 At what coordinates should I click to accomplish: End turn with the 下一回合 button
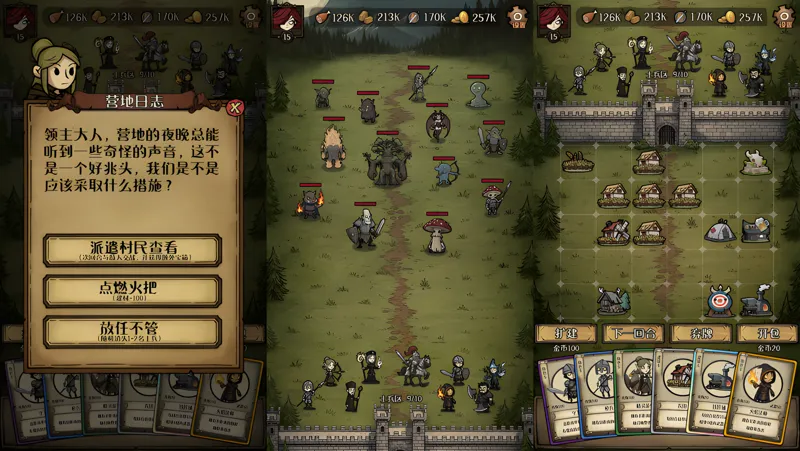(632, 333)
